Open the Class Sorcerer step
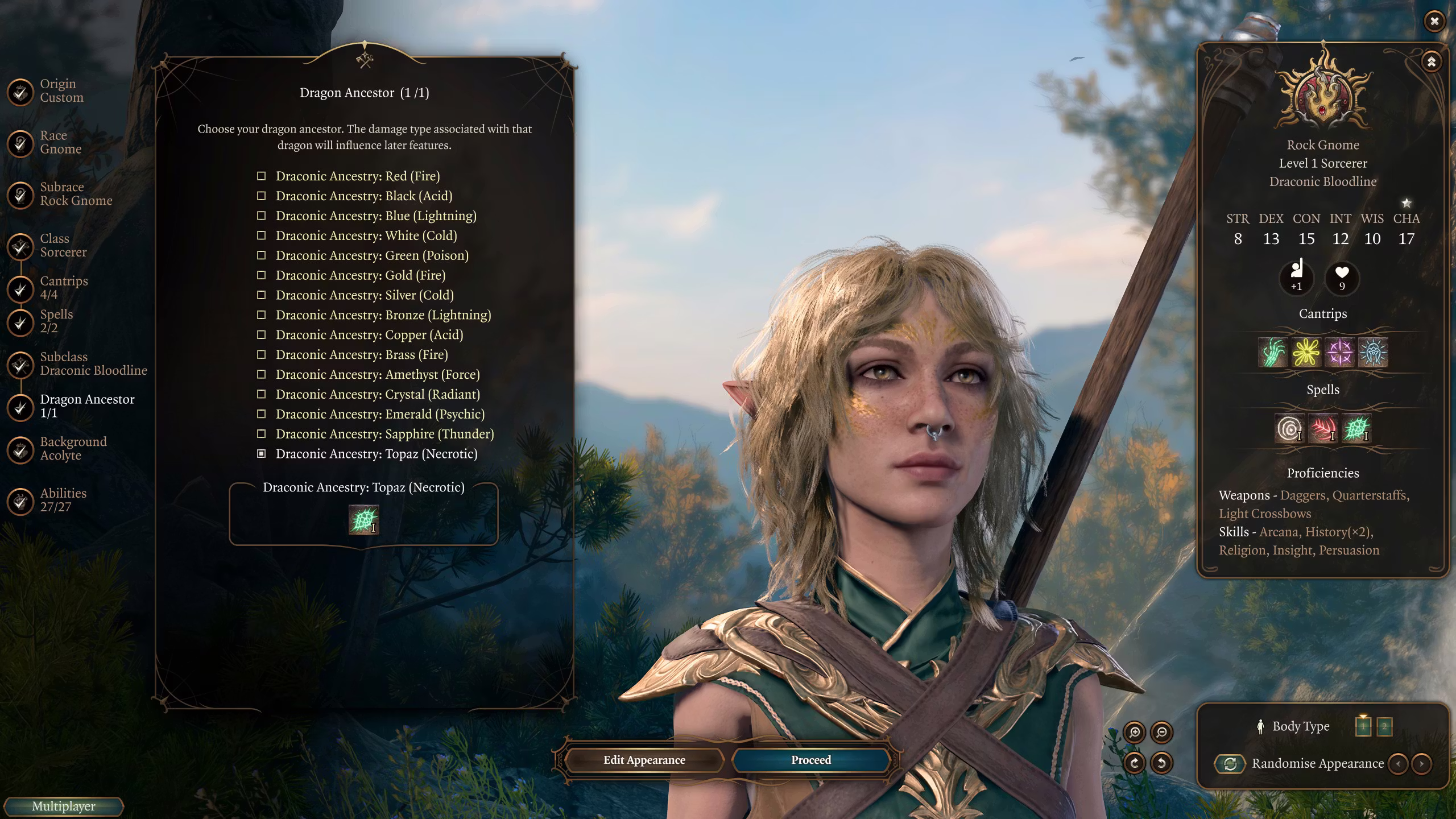Screen dimensions: 1456x819 (63, 246)
